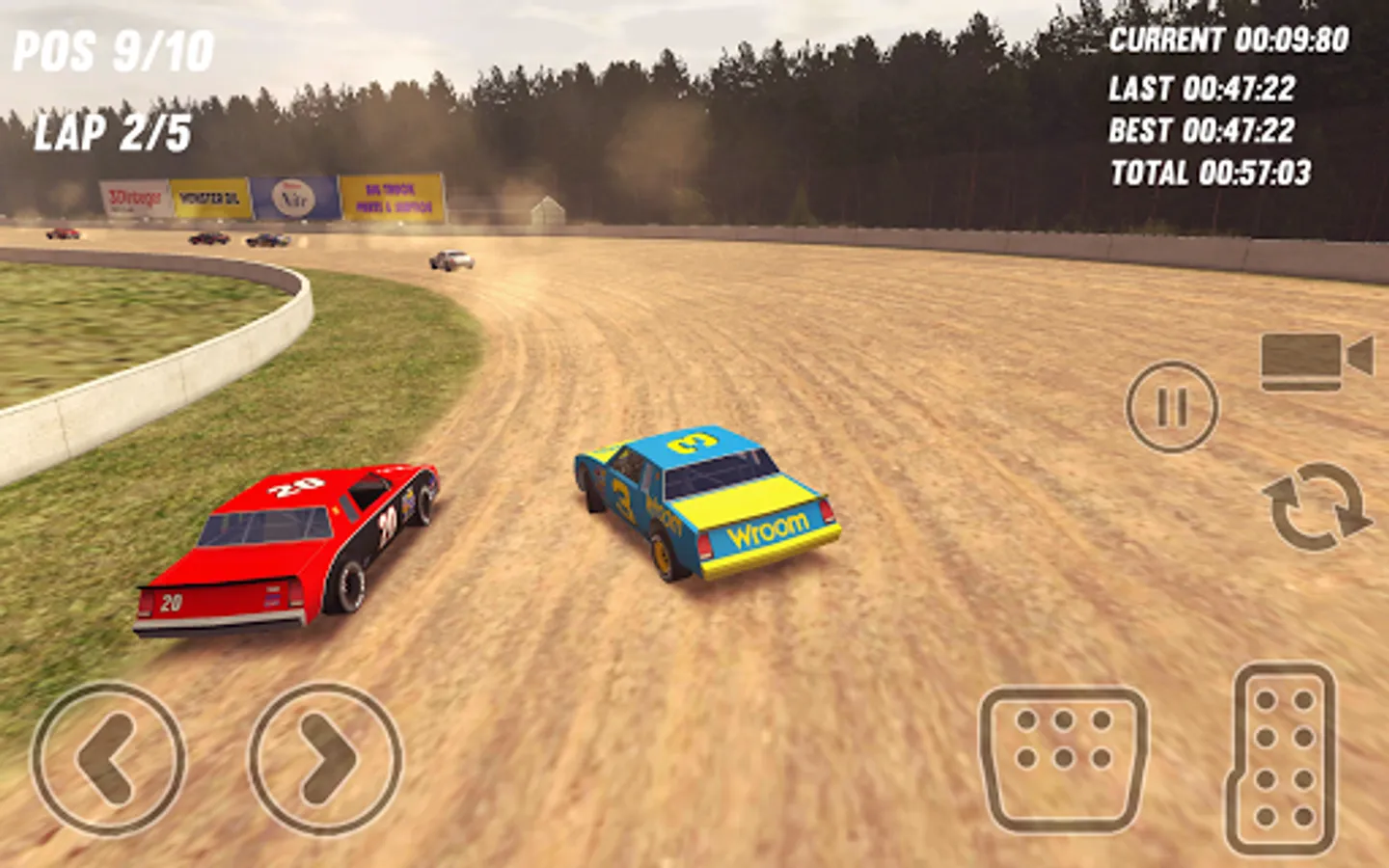1389x868 pixels.
Task: Switch the camera view
Action: 1316,361
